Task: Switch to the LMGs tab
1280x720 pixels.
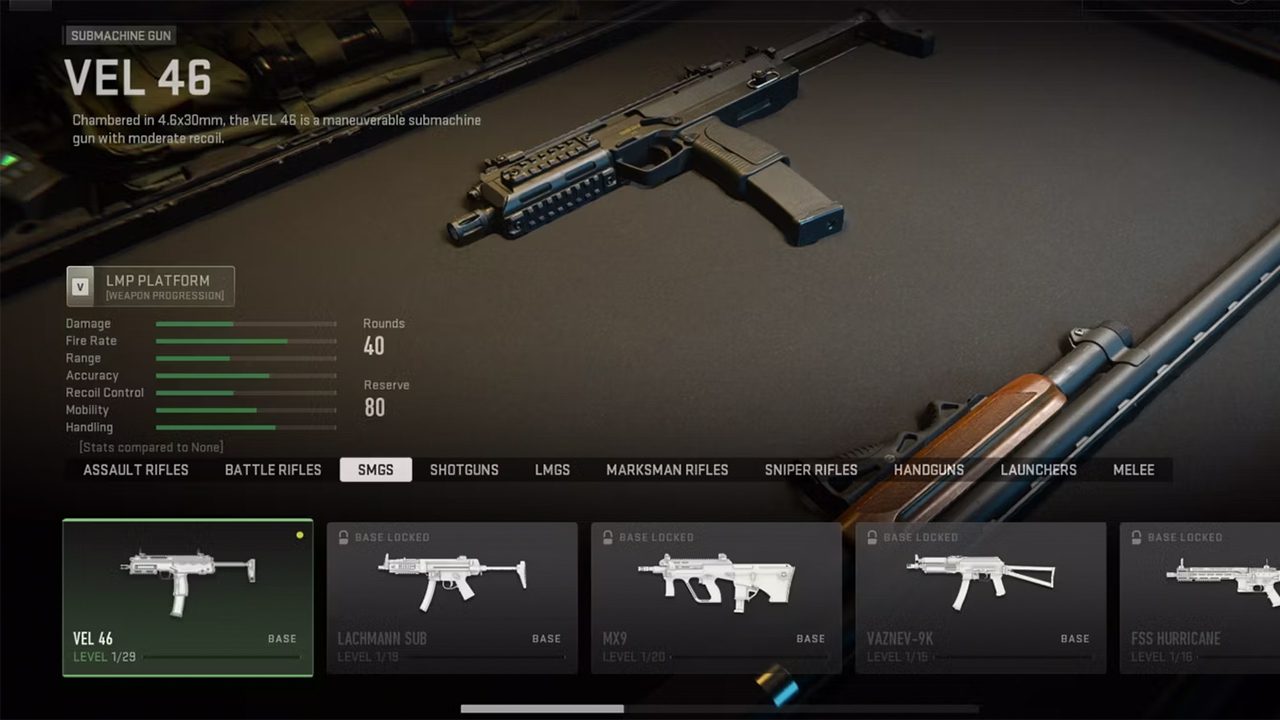Action: coord(552,470)
